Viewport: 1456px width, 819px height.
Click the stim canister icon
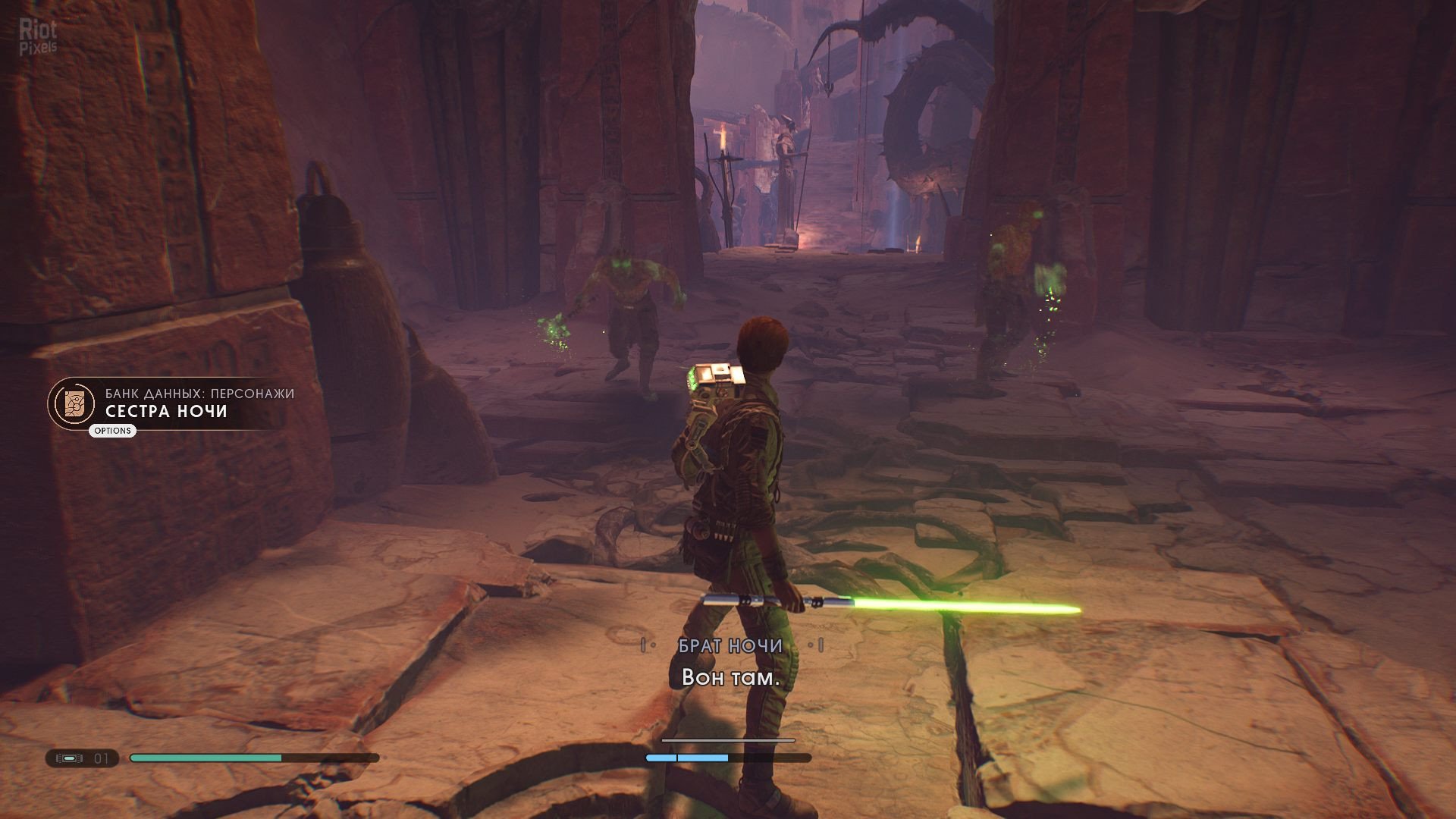coord(71,758)
